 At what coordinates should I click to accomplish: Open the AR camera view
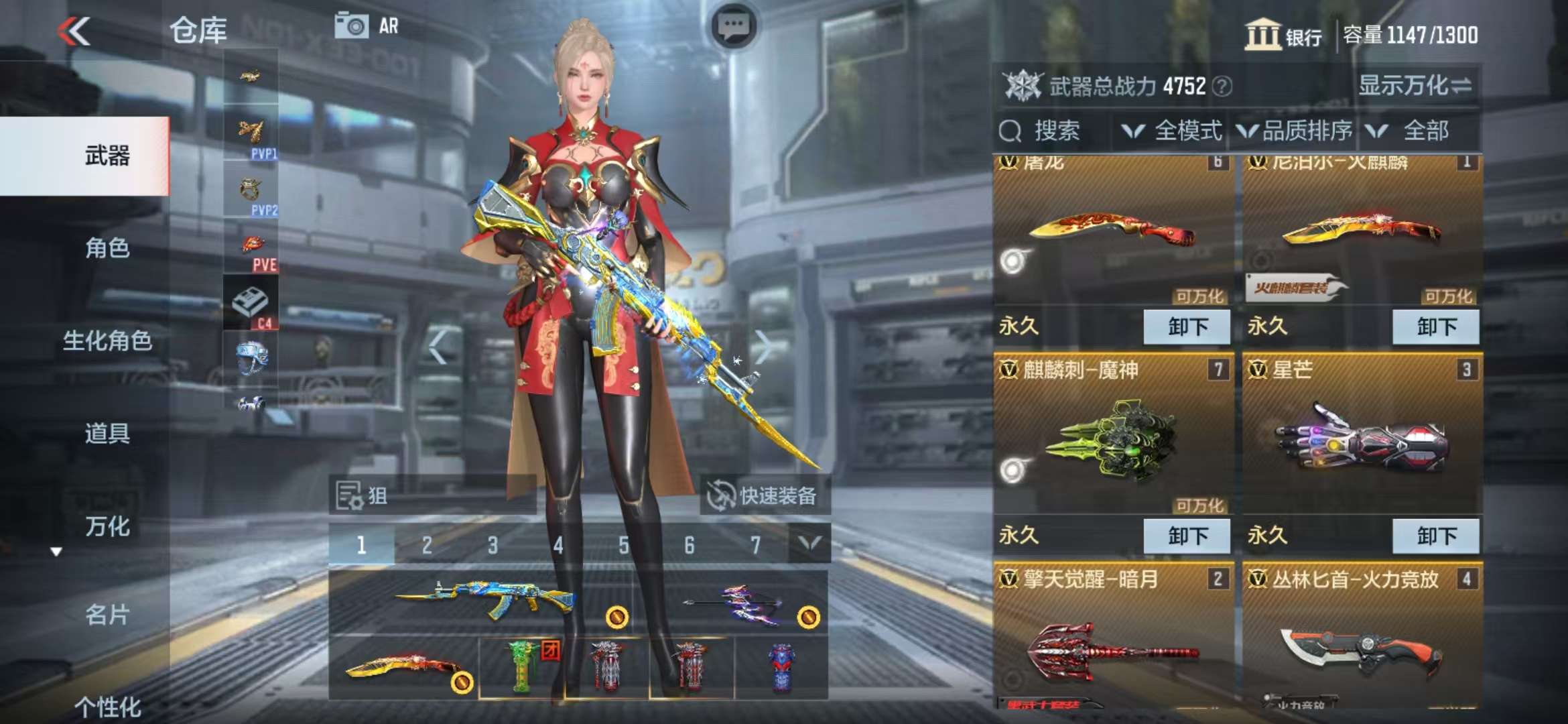coord(367,26)
